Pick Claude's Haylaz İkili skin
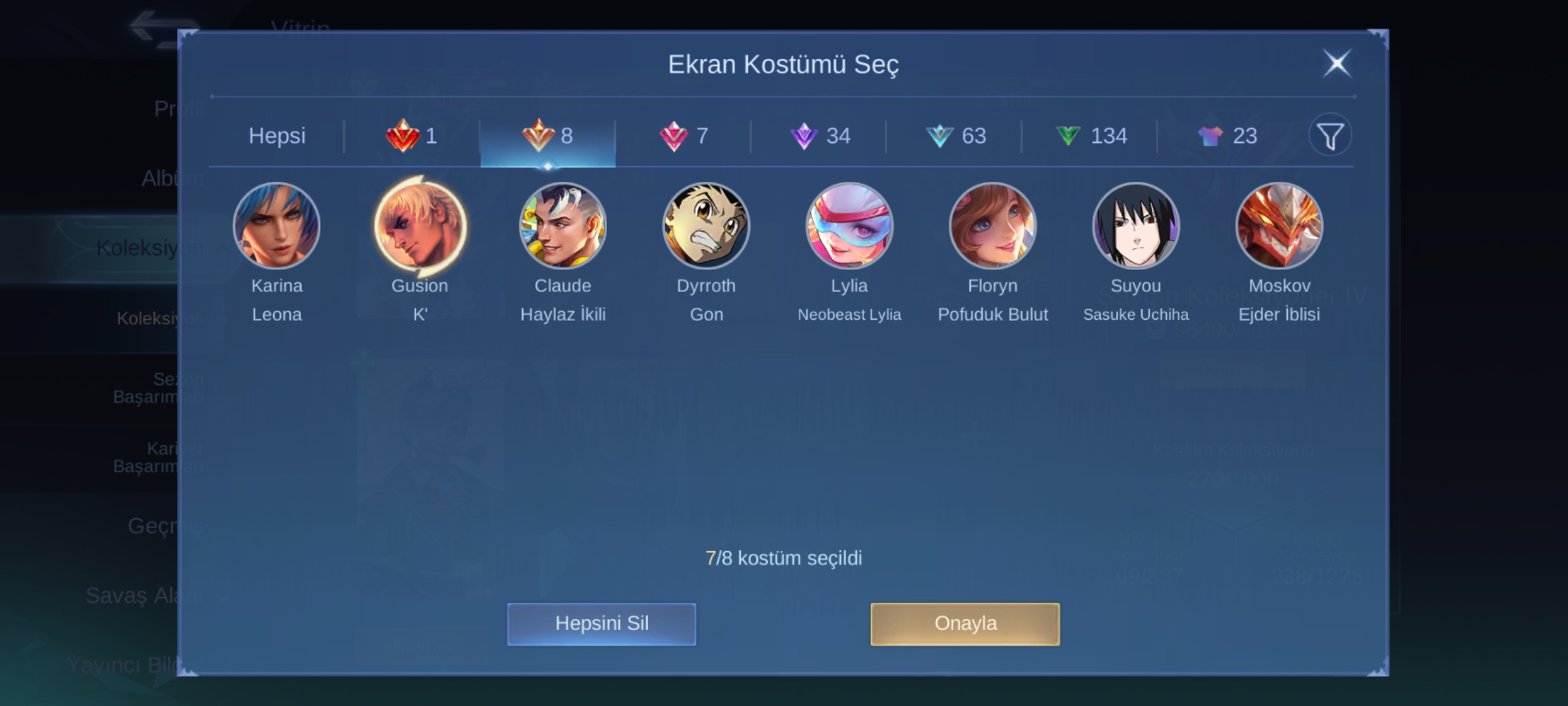 pos(563,226)
